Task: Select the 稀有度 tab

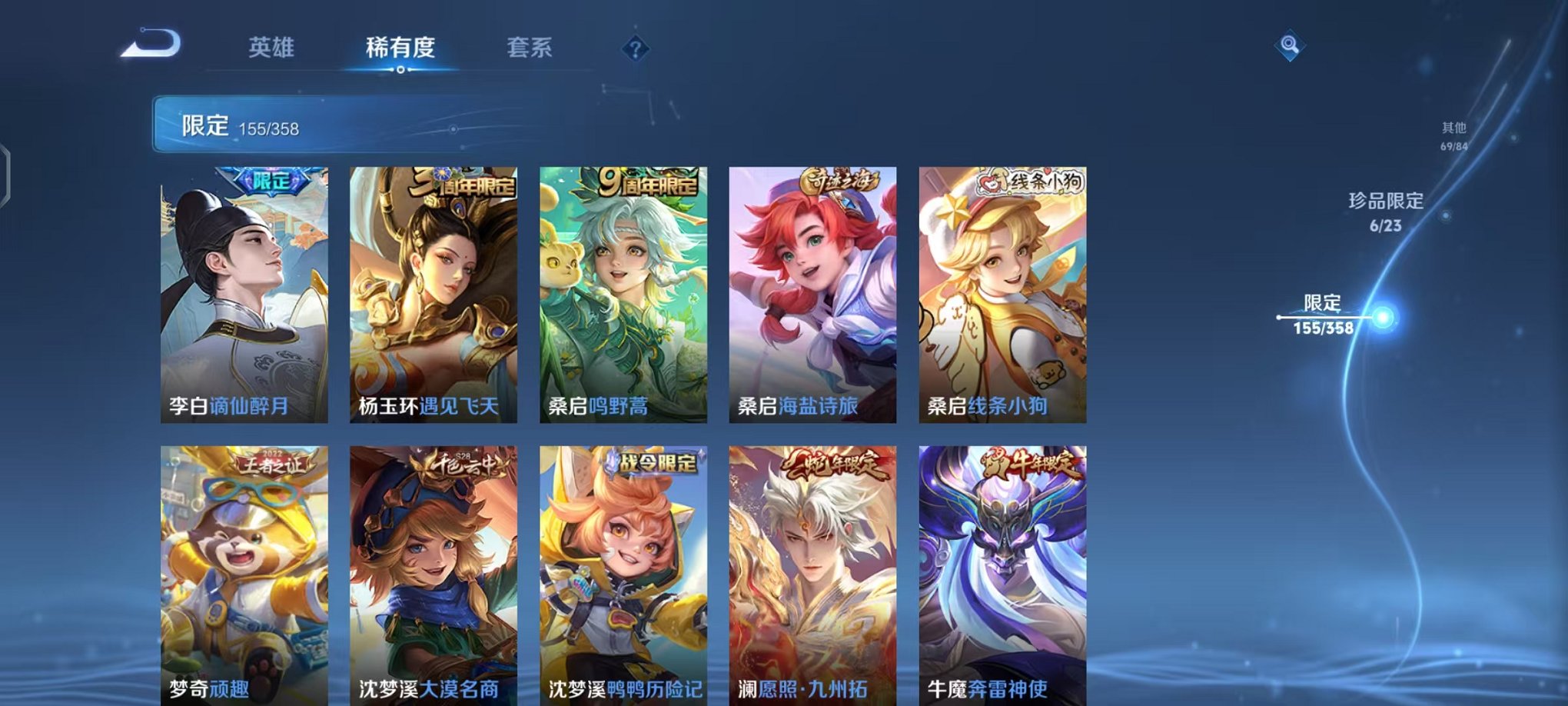Action: [x=400, y=46]
